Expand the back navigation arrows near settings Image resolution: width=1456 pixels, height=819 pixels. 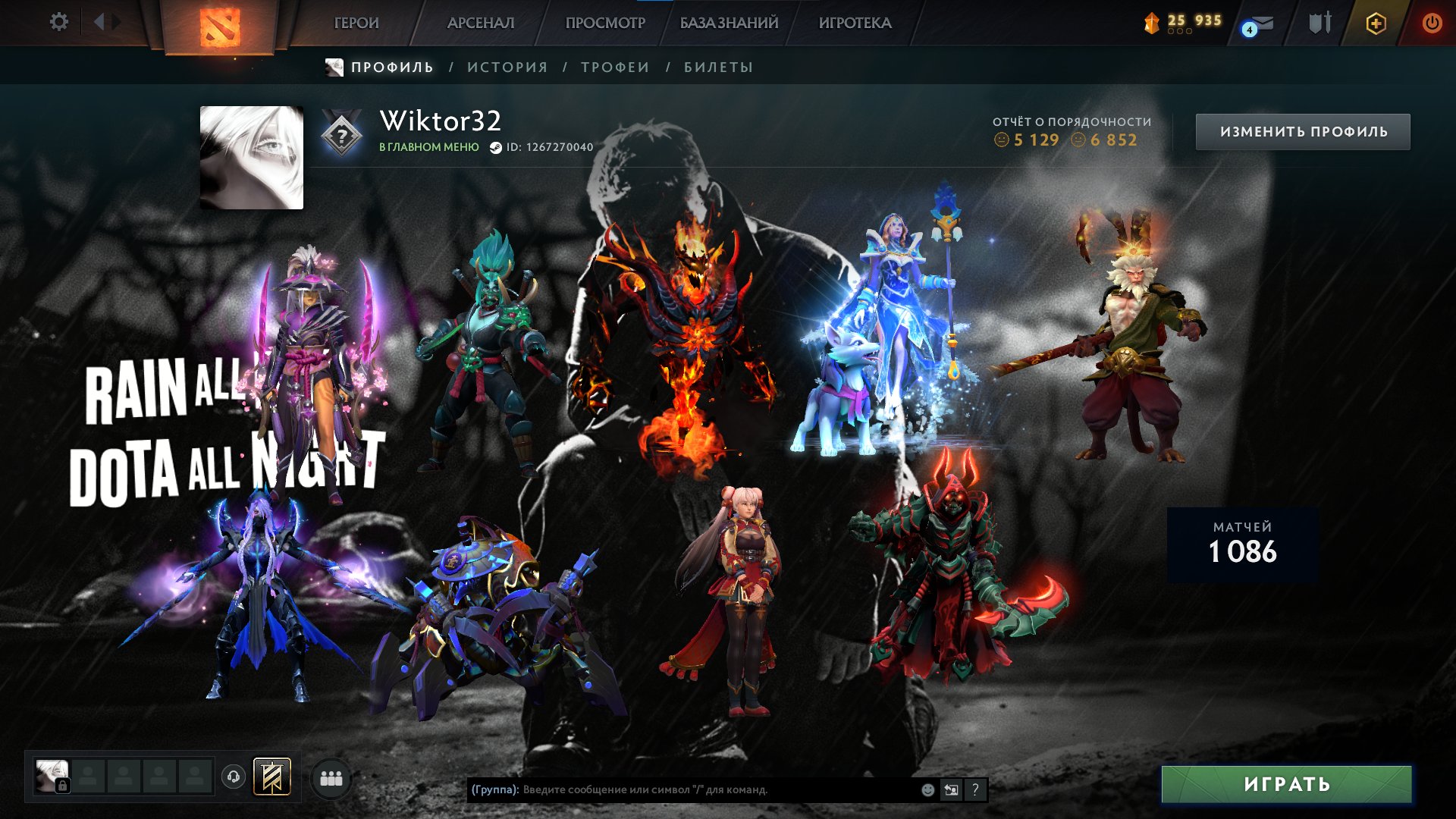point(99,21)
